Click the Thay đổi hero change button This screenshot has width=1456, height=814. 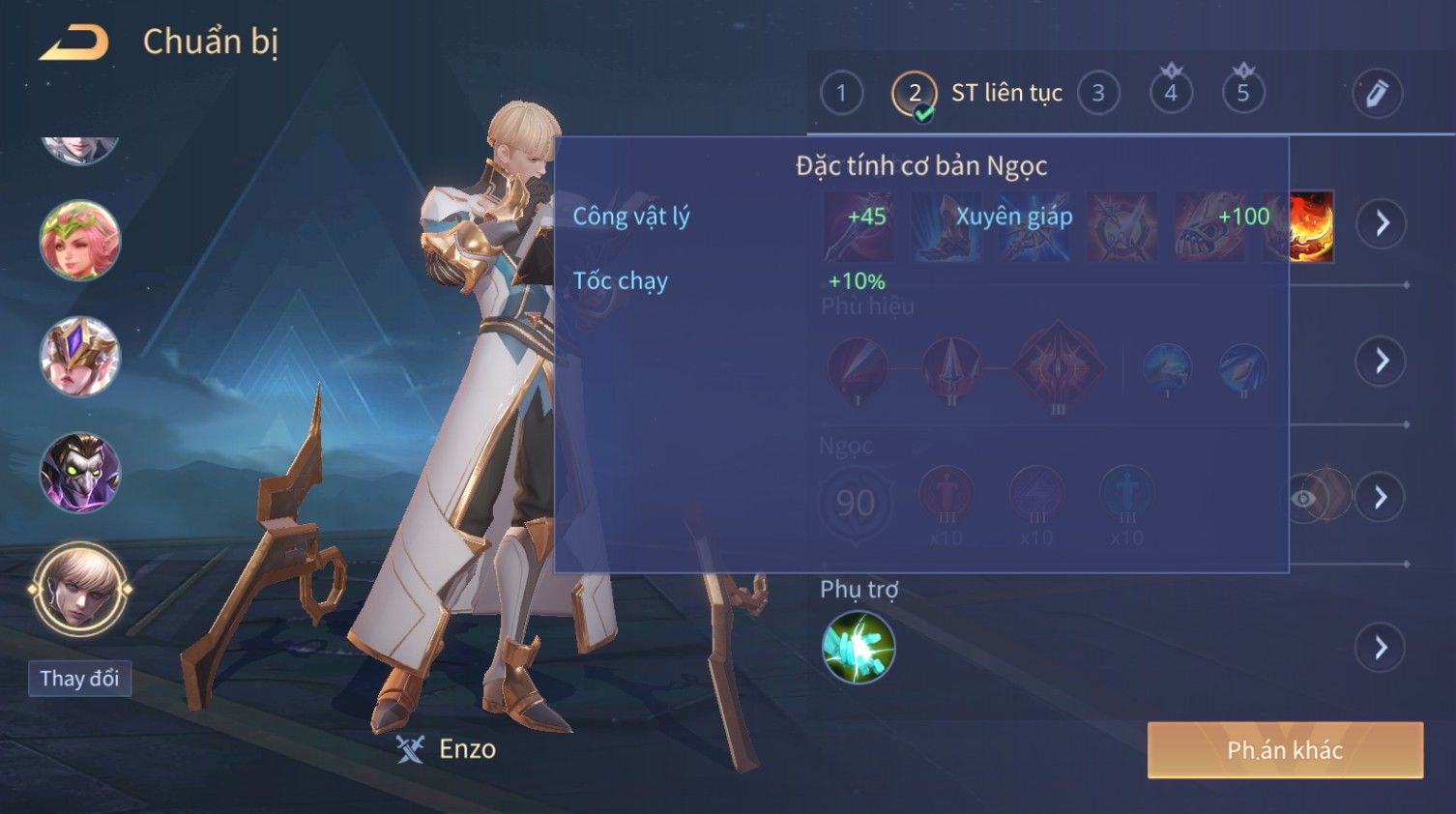(79, 679)
